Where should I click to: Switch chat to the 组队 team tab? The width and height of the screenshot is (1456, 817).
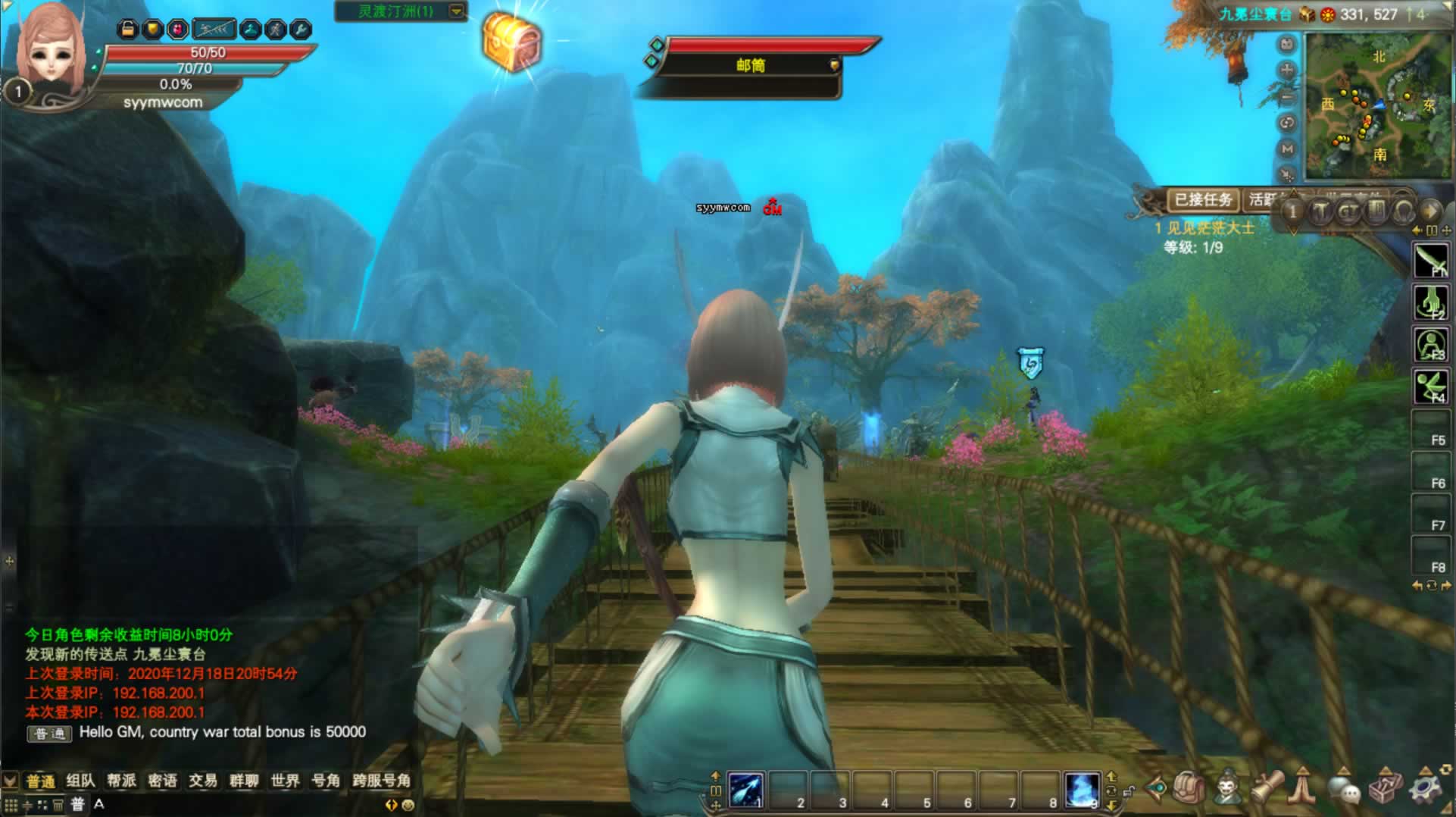[x=80, y=781]
